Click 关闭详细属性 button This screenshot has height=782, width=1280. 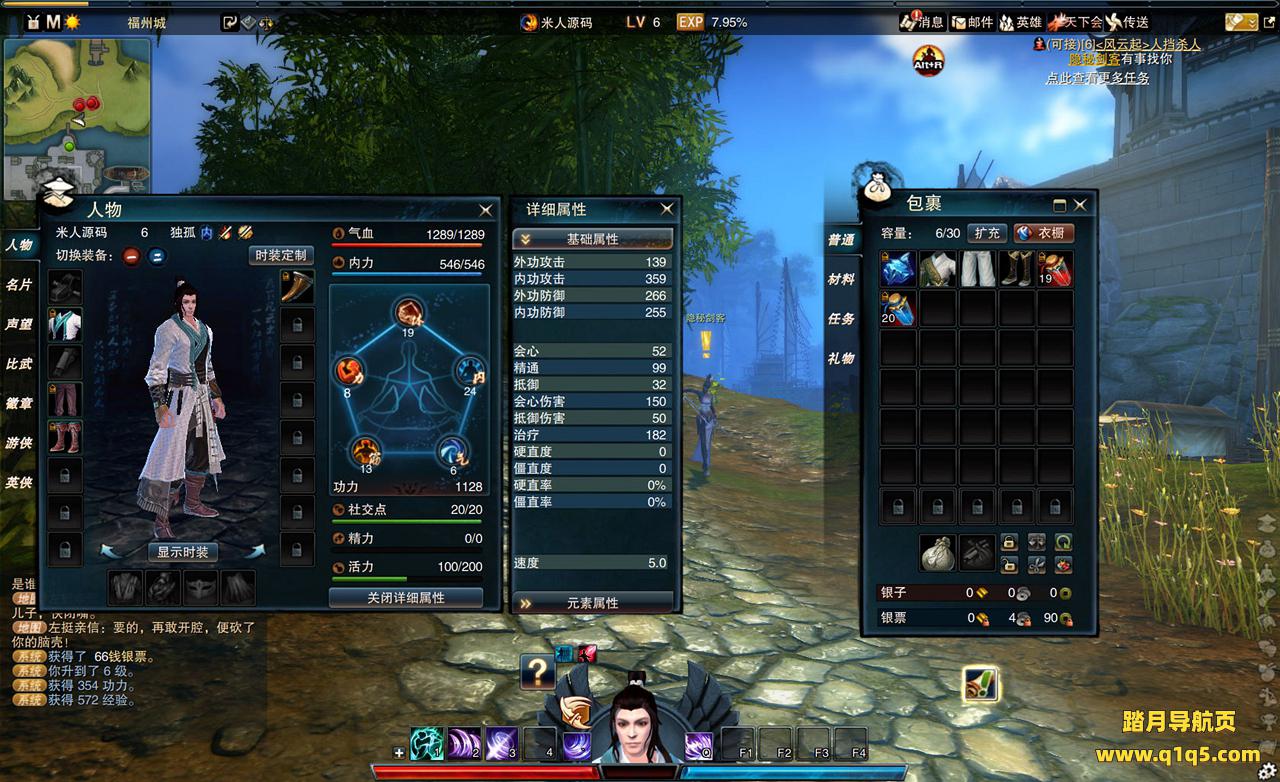pos(406,597)
